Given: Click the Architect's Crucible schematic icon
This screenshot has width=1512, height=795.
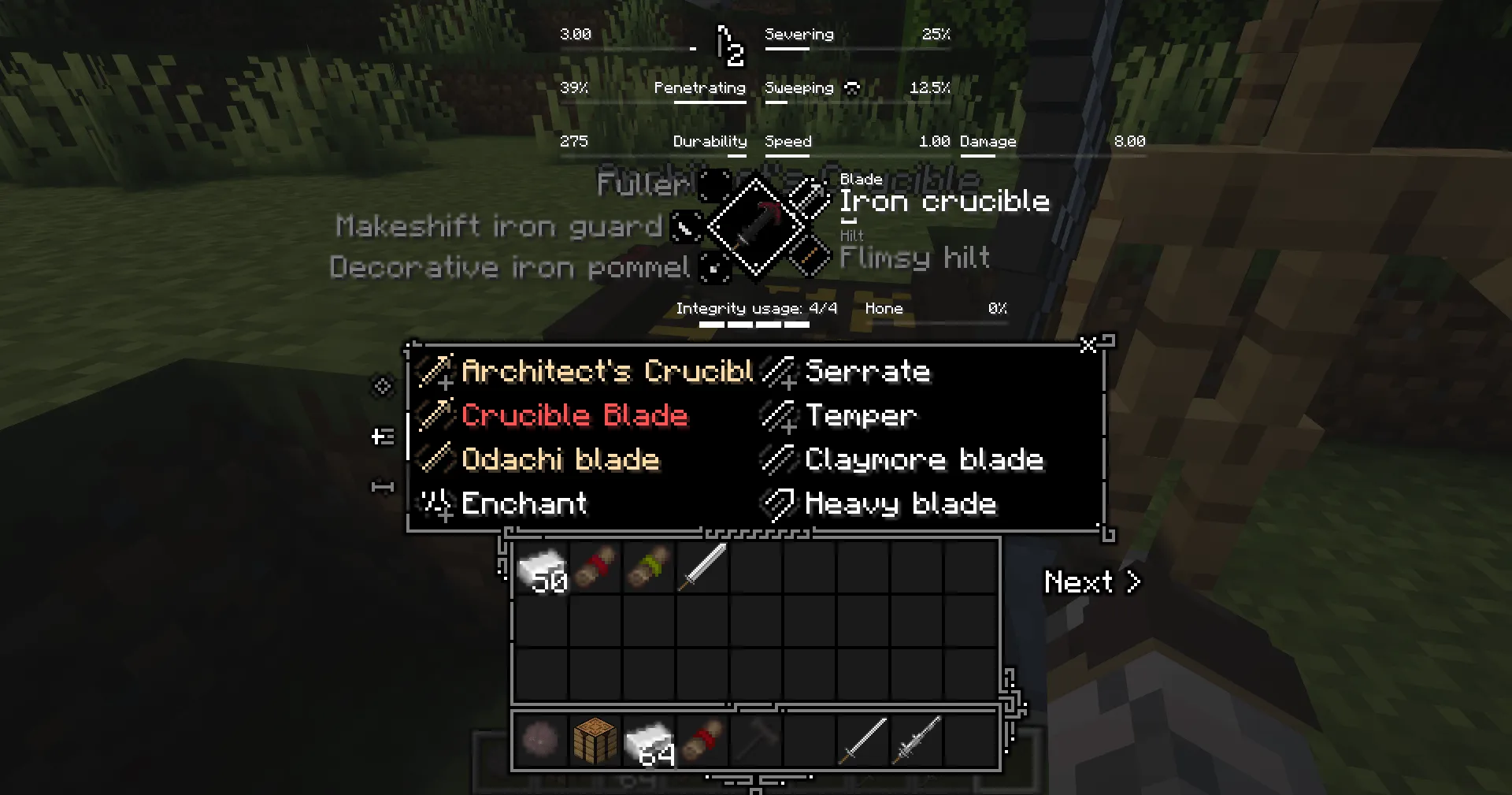Looking at the screenshot, I should pos(436,371).
